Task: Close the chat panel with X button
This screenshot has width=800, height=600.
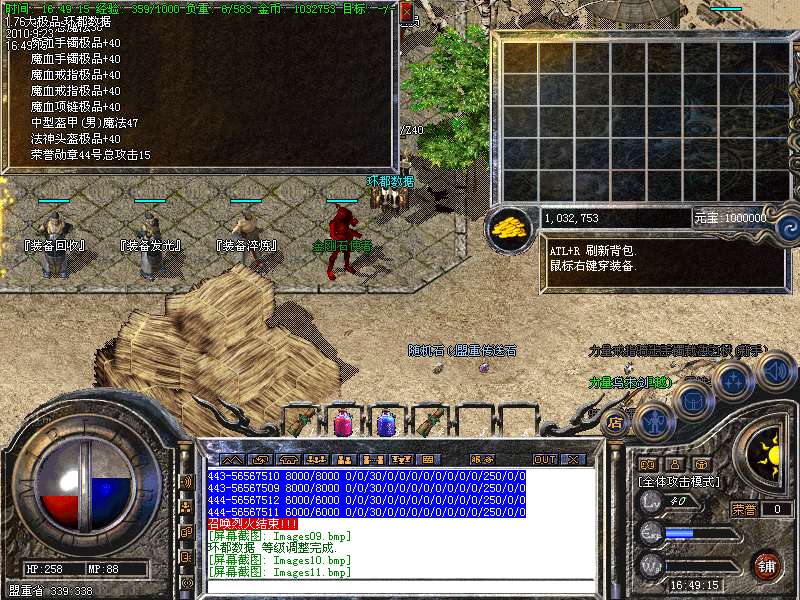Action: 573,459
